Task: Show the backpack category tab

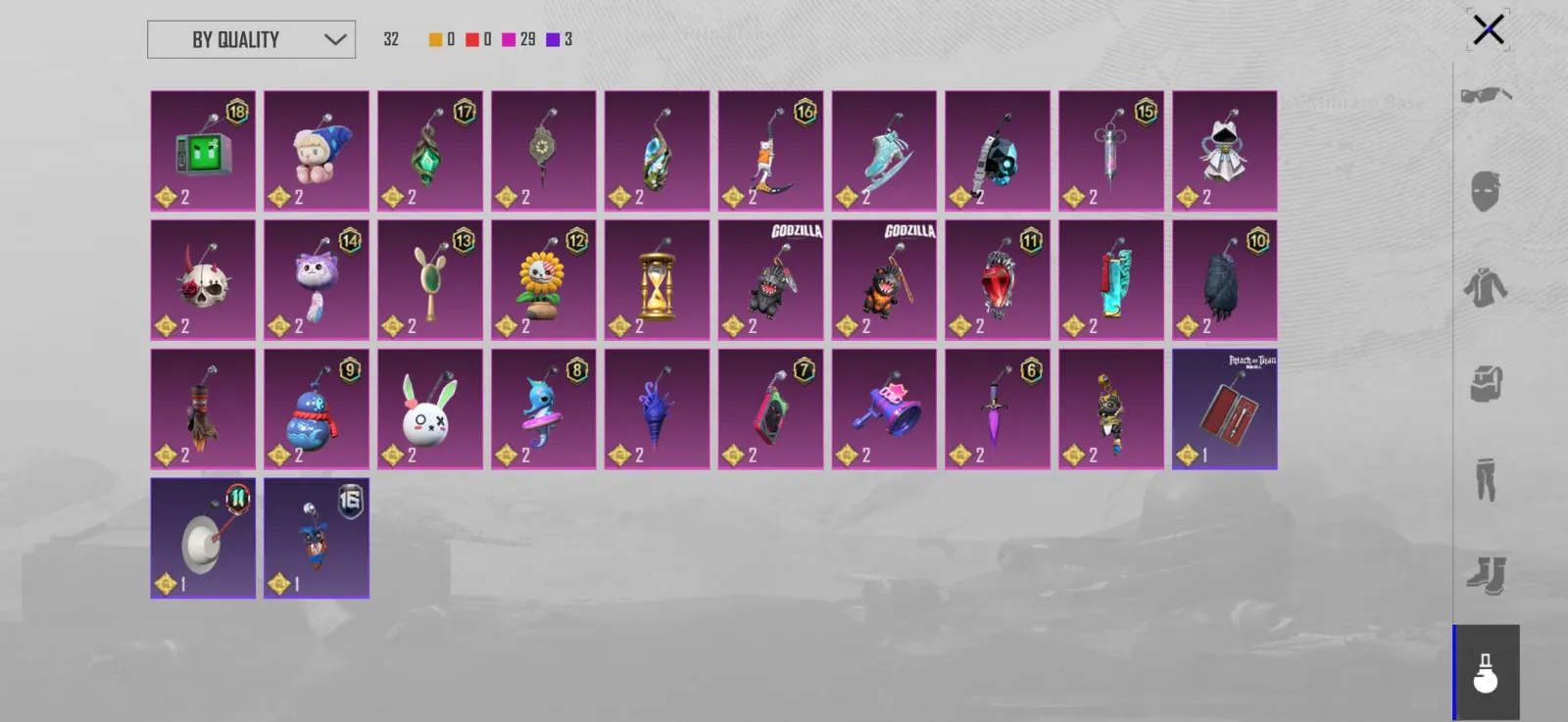Action: [1486, 383]
